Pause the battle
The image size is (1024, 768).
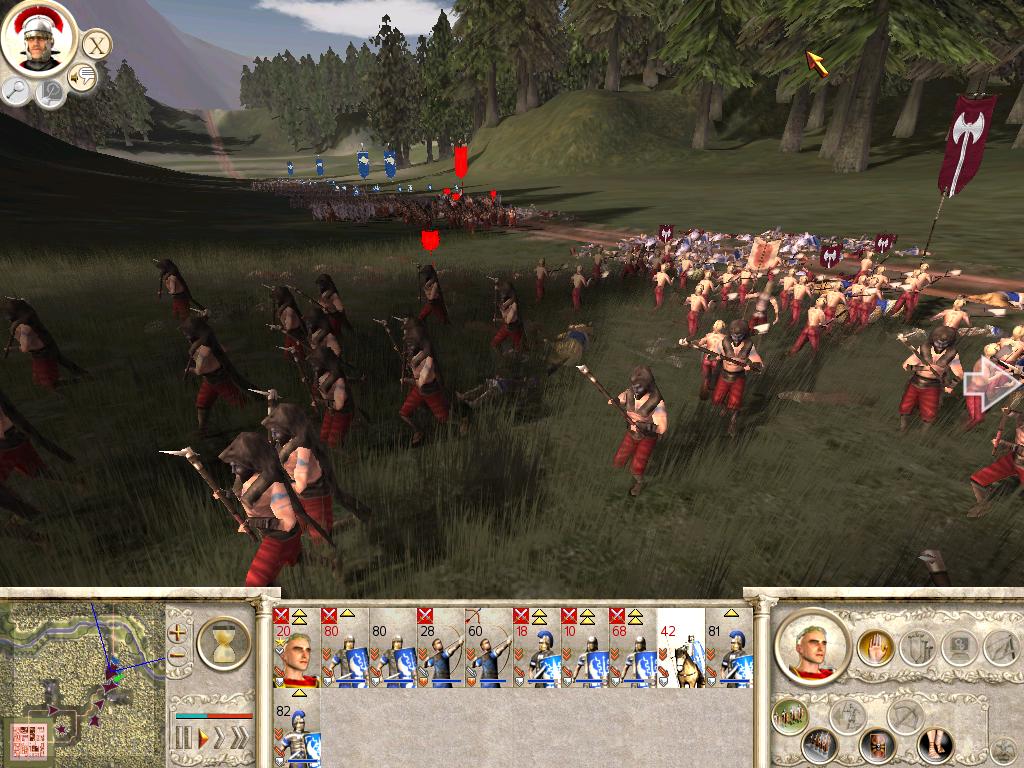tap(183, 738)
